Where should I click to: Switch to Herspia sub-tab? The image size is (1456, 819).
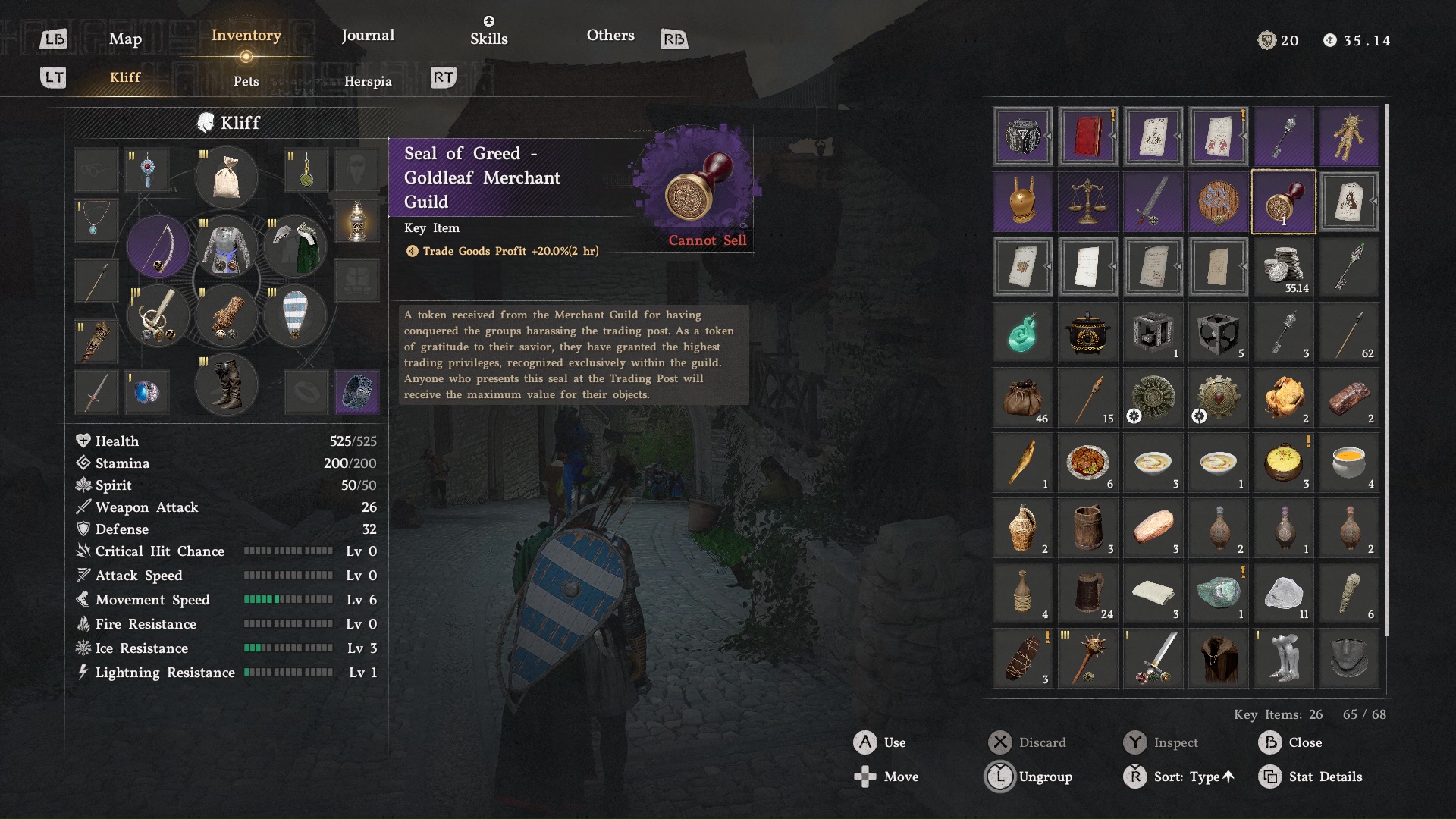point(368,81)
